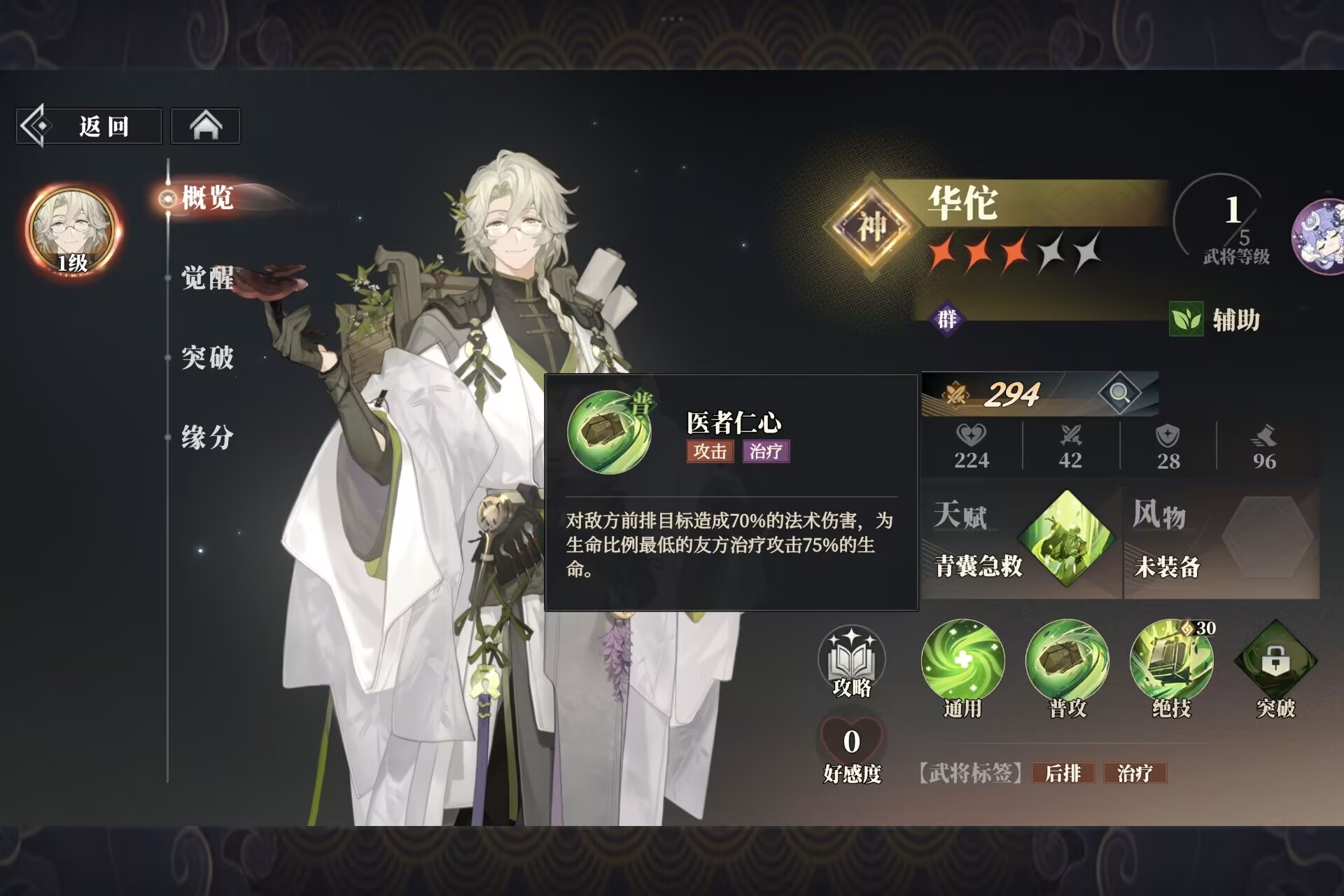Click the 神 quality emblem beside 华佗
The width and height of the screenshot is (1344, 896).
874,220
